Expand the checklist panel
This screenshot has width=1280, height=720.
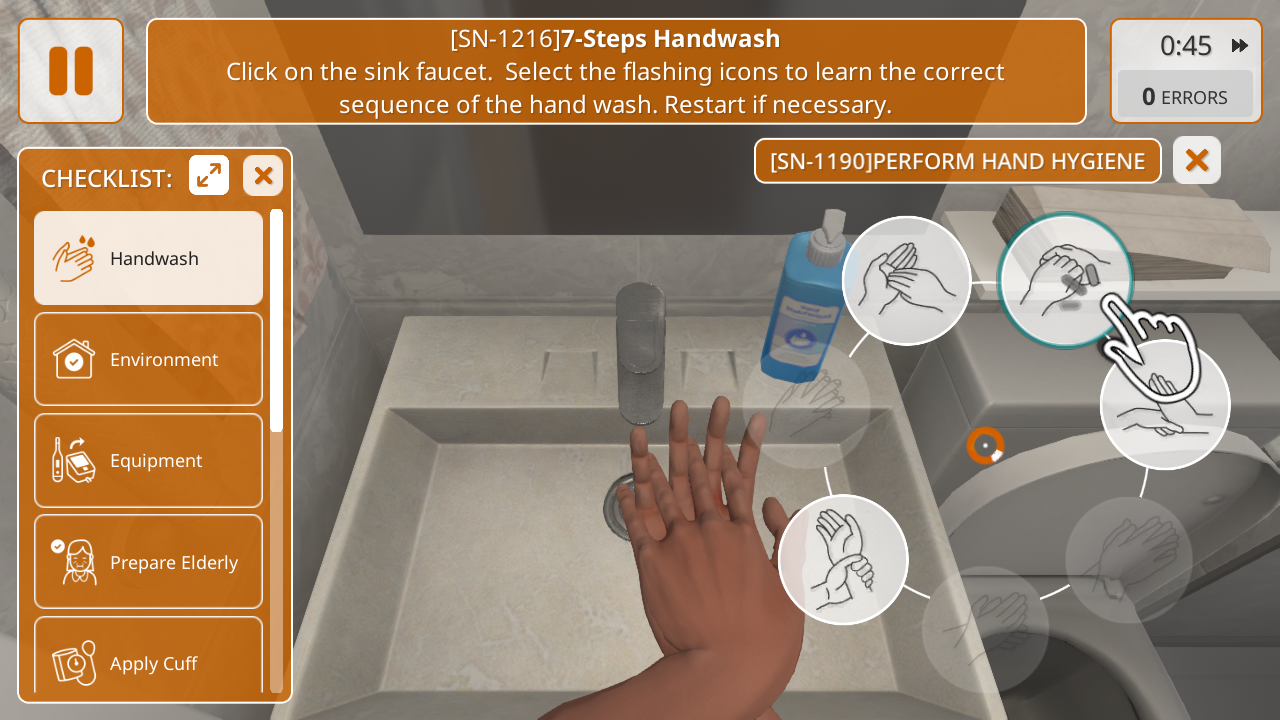[209, 176]
